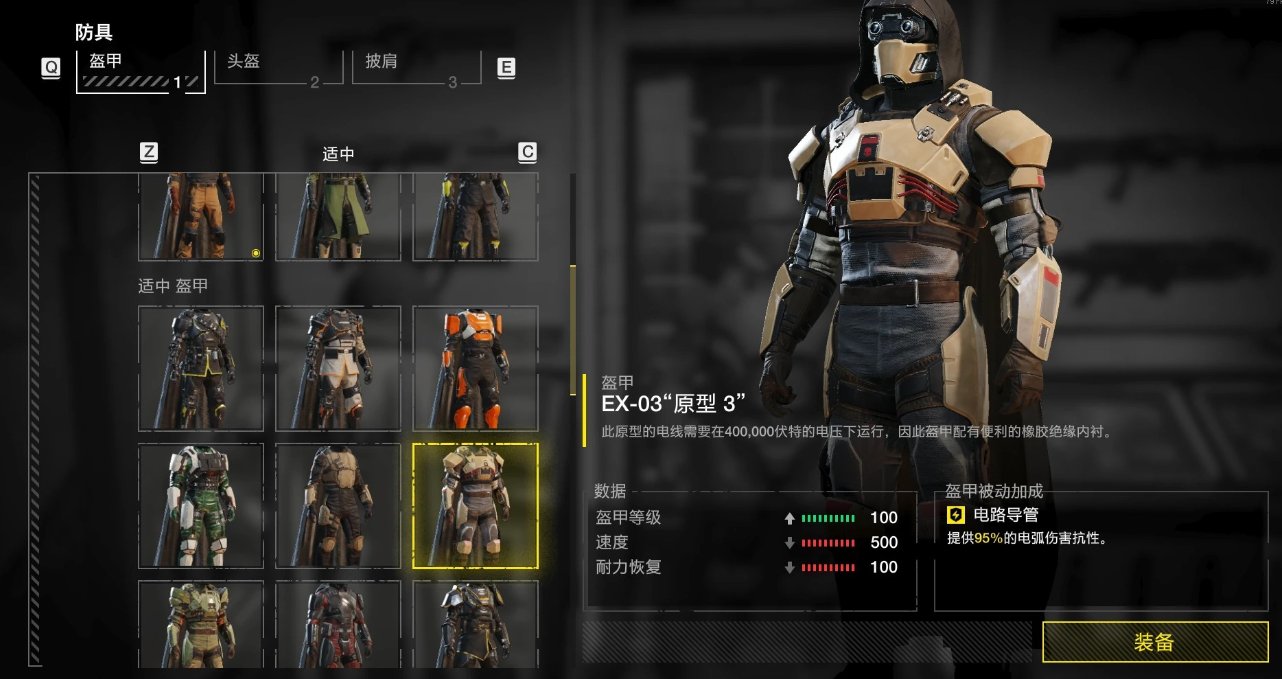
Task: Choose the black and gold armor at bottom
Action: coord(475,624)
